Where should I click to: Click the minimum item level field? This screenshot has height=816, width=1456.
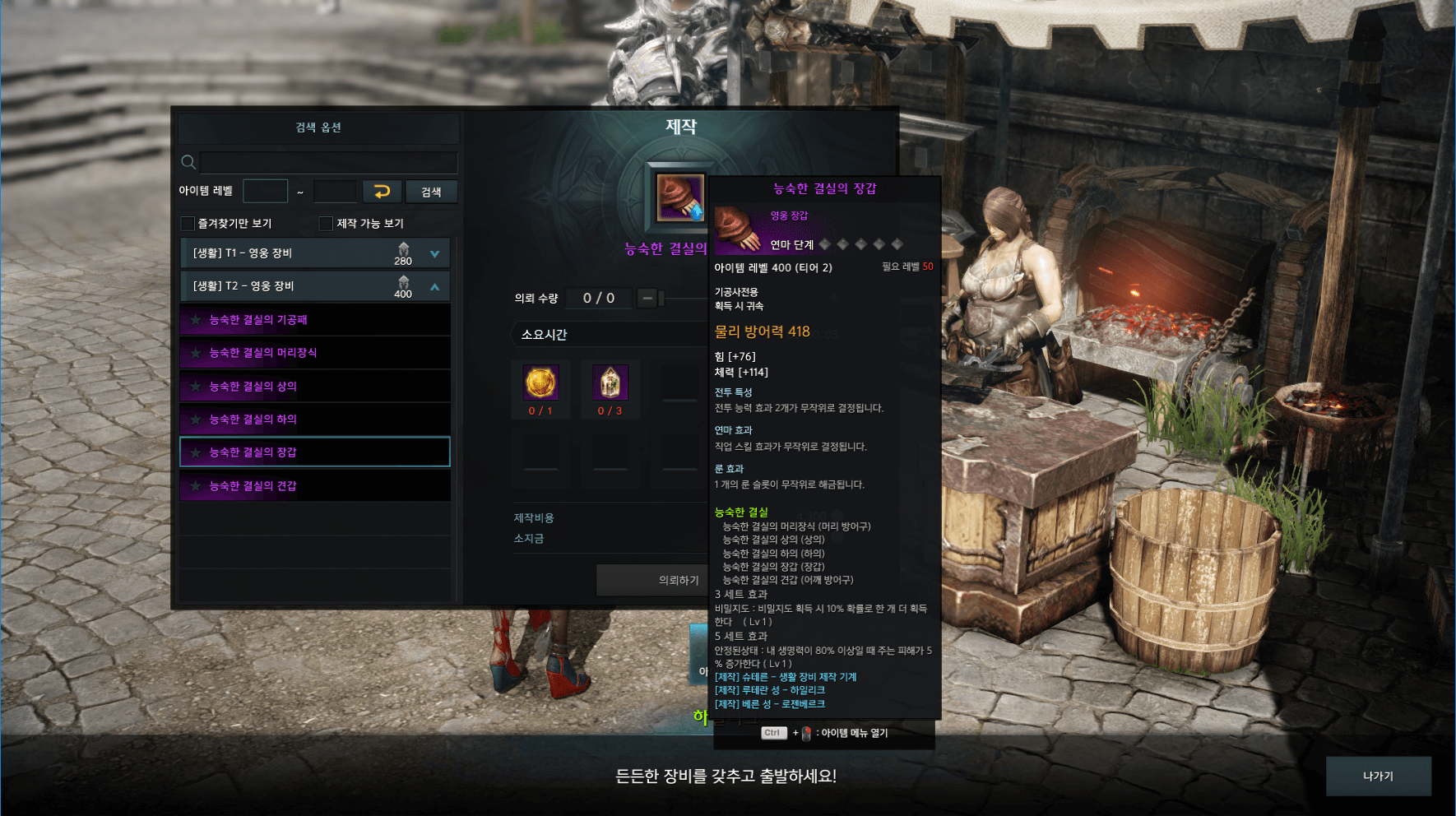click(x=266, y=192)
